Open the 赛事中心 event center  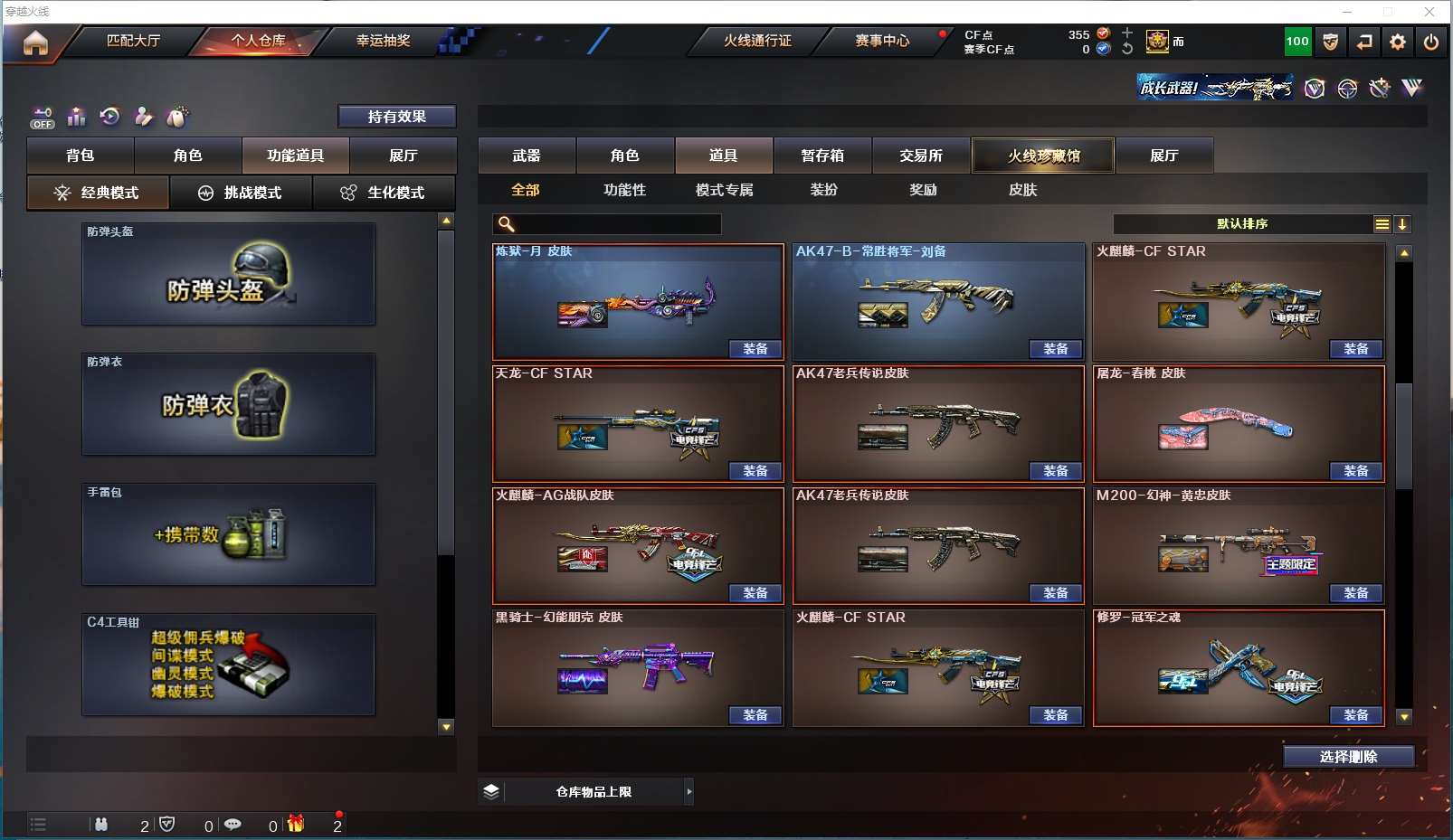point(882,41)
